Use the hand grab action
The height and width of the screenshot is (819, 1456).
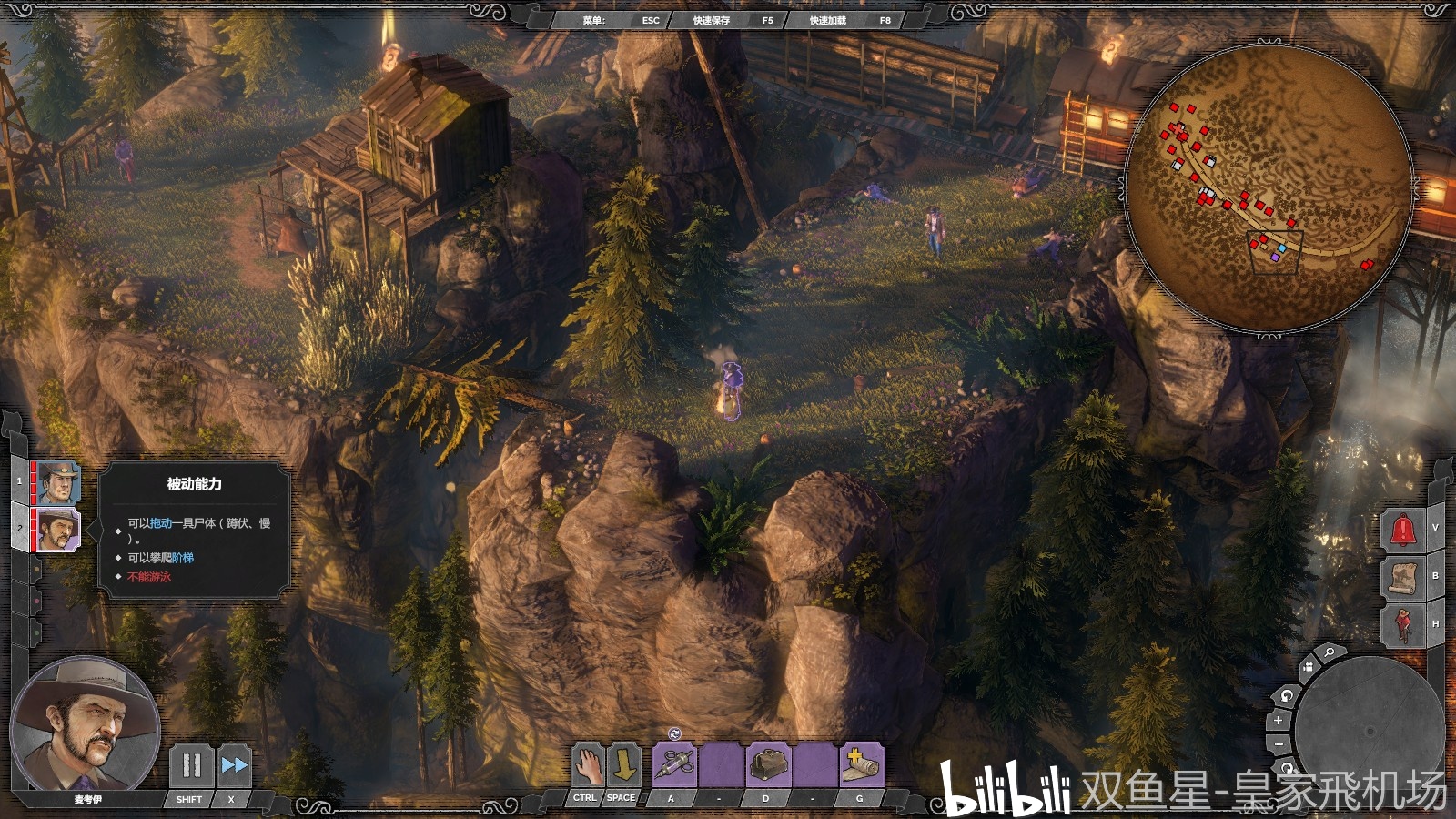(588, 764)
